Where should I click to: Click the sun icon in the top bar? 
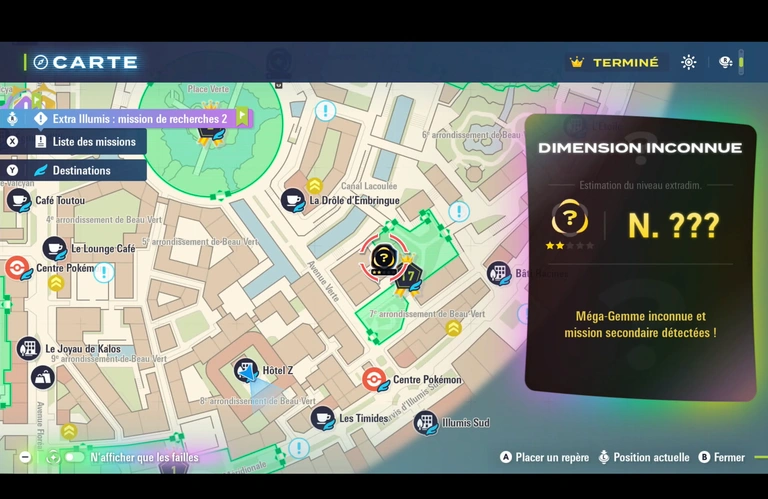coord(689,62)
